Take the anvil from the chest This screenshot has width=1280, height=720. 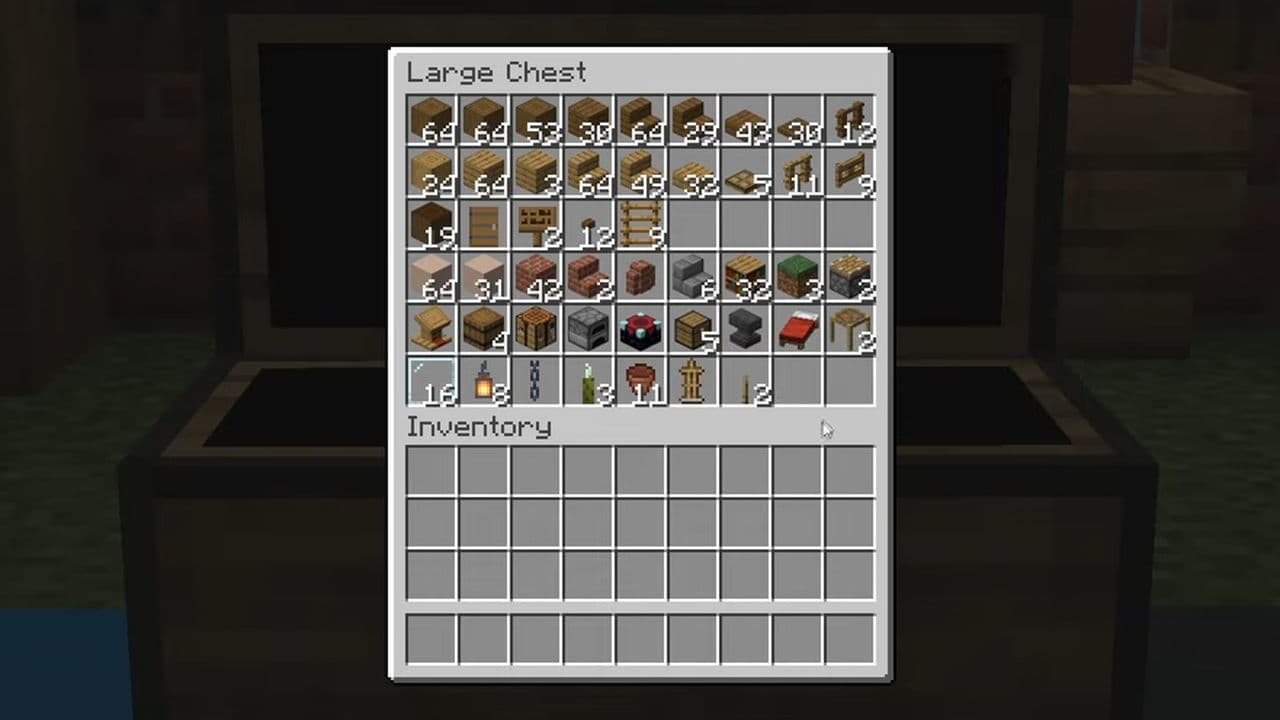pyautogui.click(x=744, y=328)
